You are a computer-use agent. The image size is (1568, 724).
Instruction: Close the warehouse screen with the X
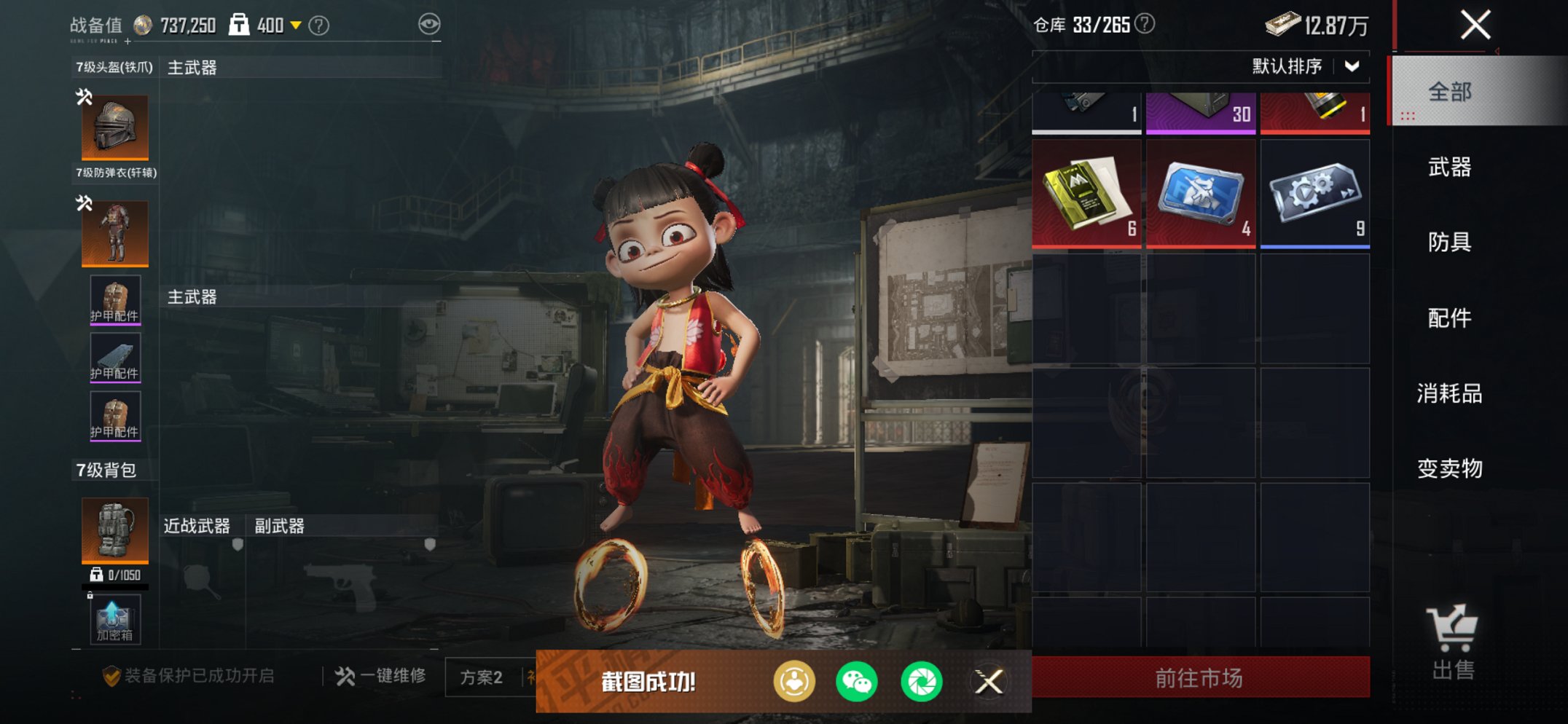(1475, 25)
